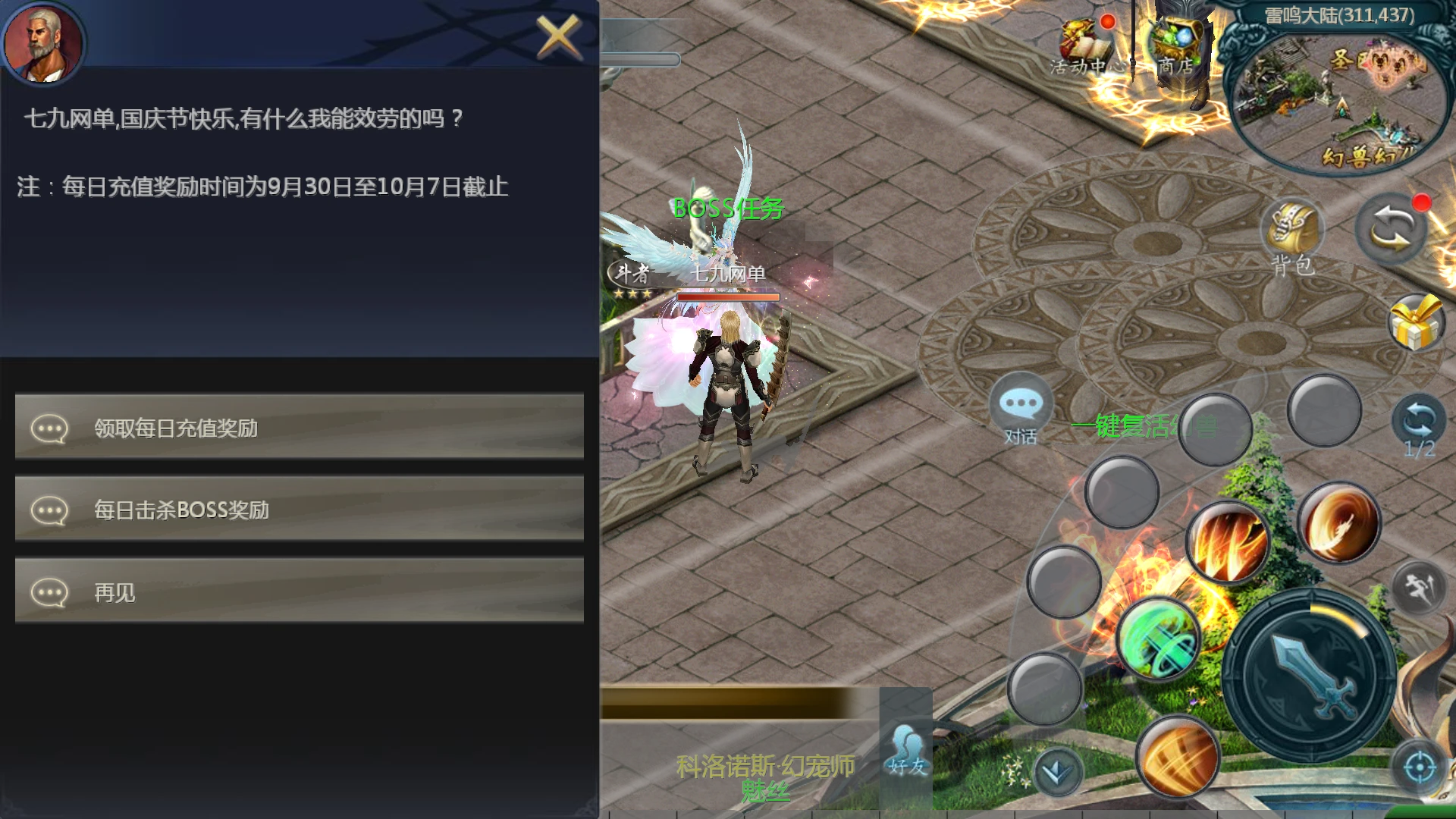This screenshot has width=1456, height=819.
Task: Open the golden gift box rewards
Action: [1416, 324]
